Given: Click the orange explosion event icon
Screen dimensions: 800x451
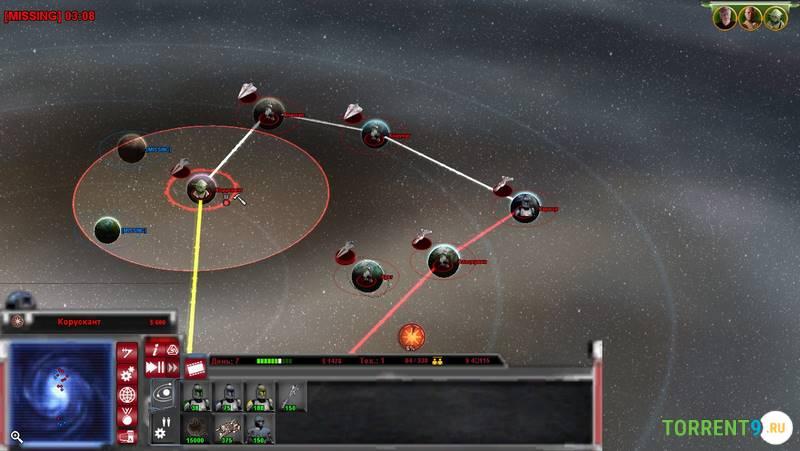Looking at the screenshot, I should coord(410,337).
